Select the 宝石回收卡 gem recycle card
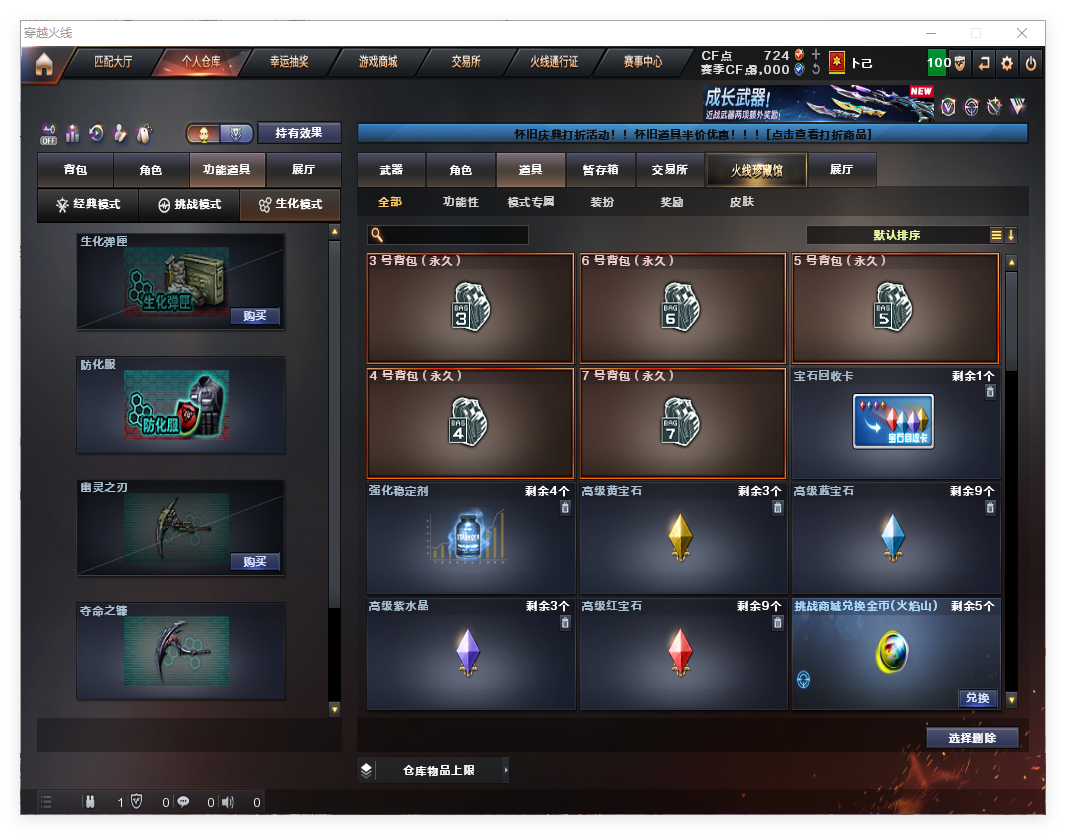Viewport: 1066px width, 835px height. (x=895, y=423)
